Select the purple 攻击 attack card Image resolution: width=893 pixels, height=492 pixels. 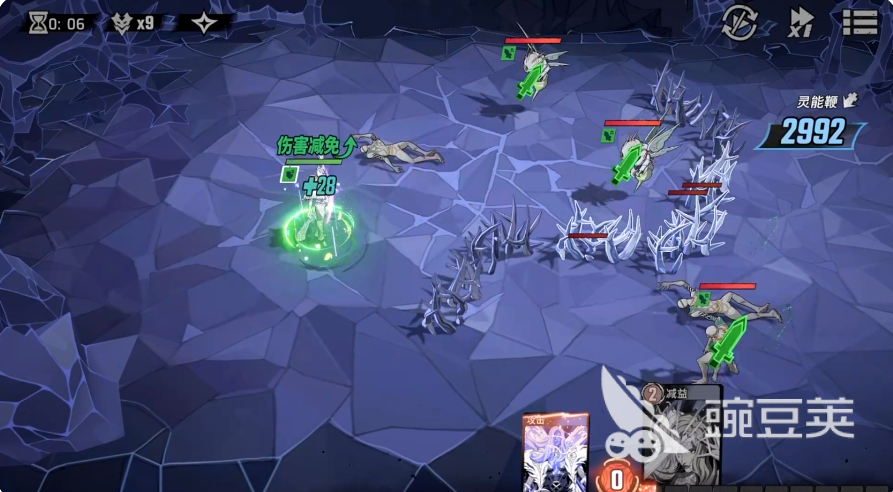click(555, 452)
